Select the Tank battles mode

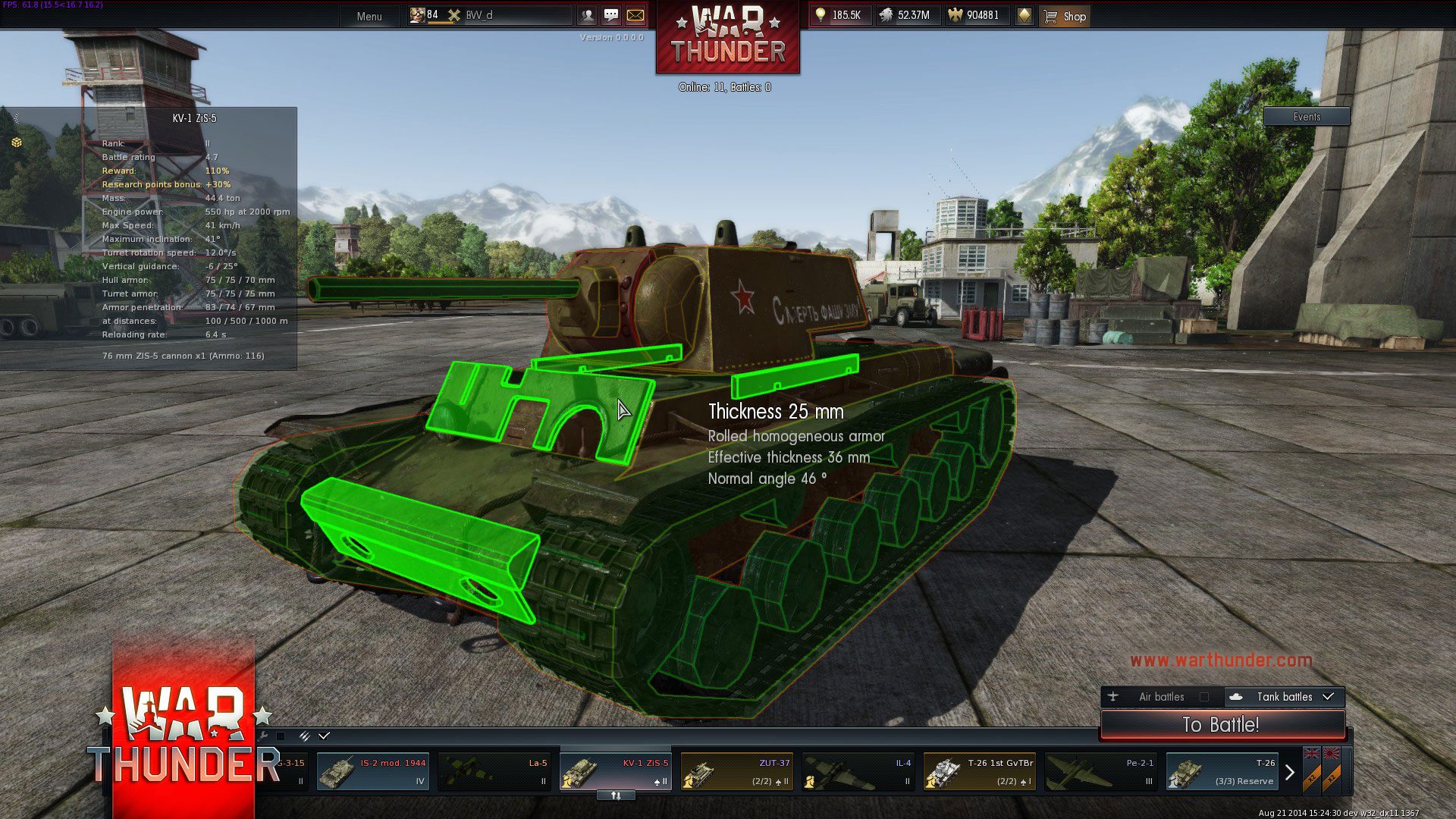point(1285,697)
